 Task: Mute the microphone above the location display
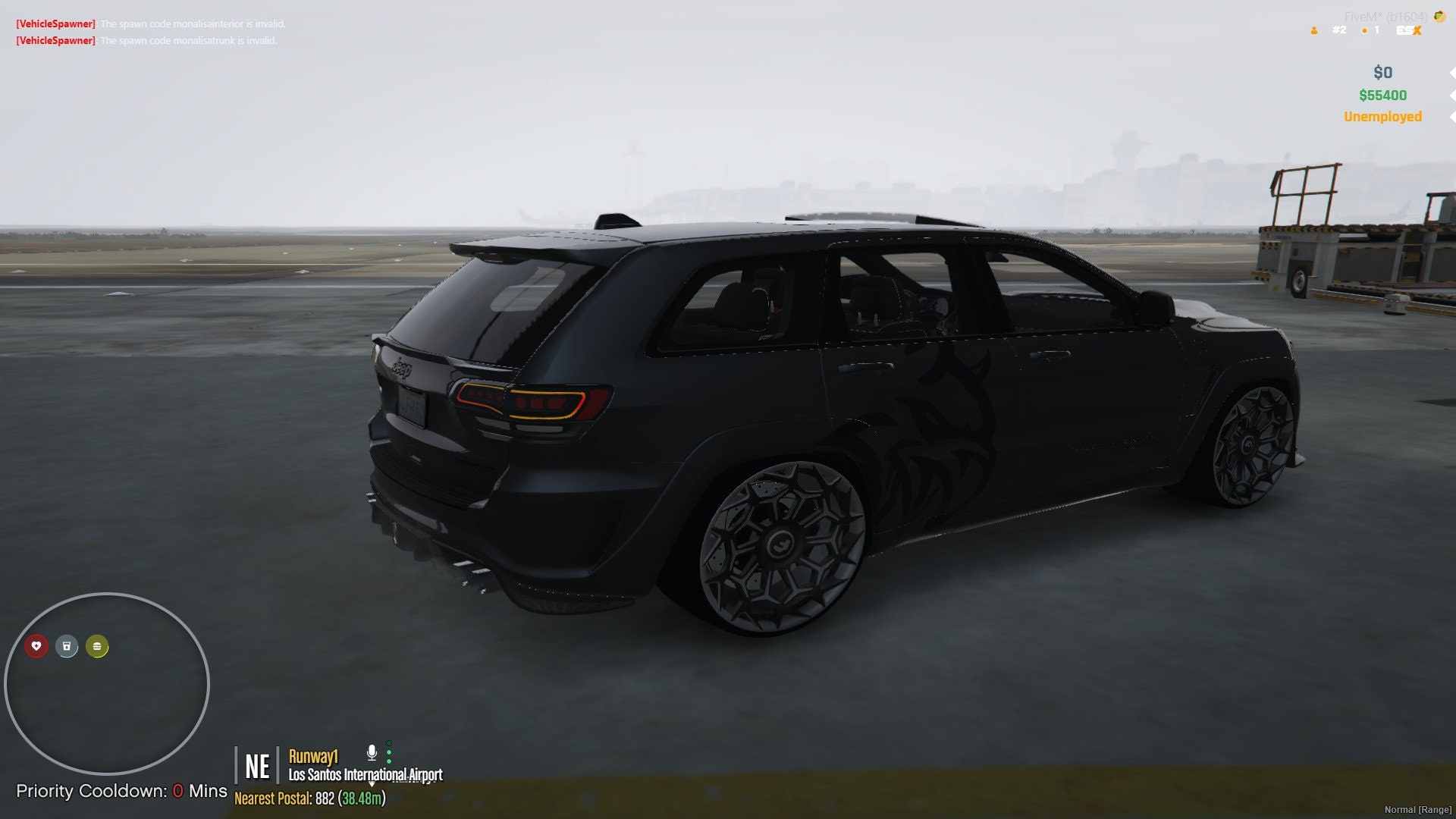[372, 752]
